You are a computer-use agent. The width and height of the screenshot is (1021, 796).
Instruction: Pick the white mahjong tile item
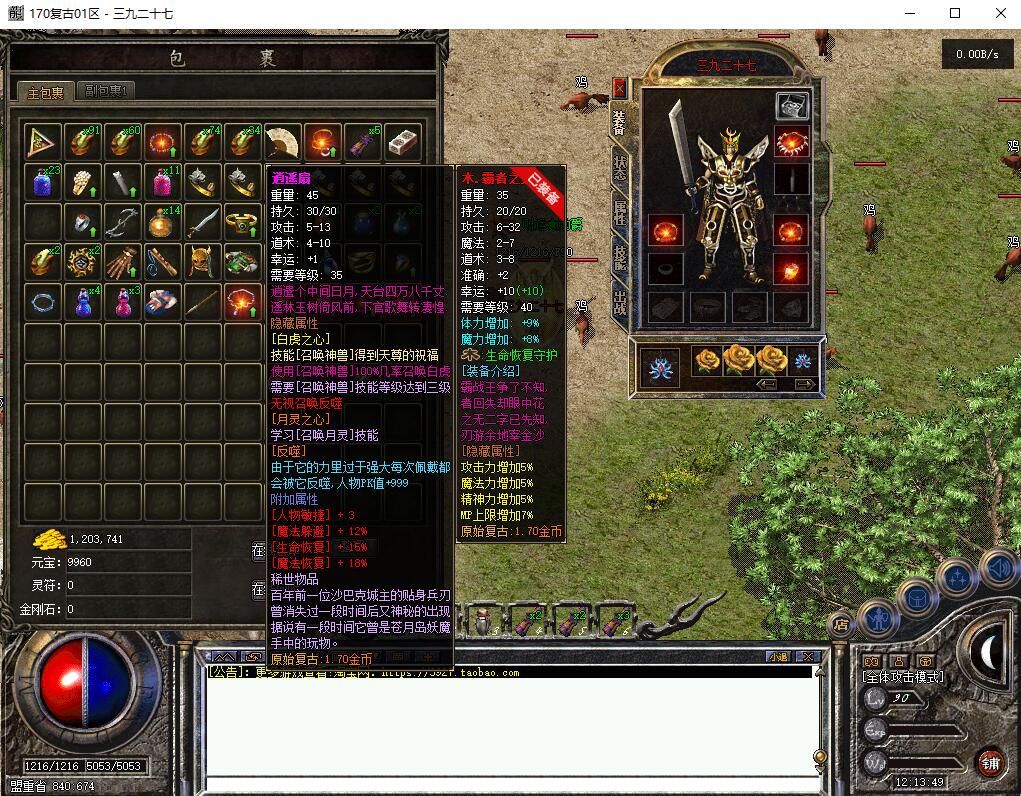click(402, 143)
